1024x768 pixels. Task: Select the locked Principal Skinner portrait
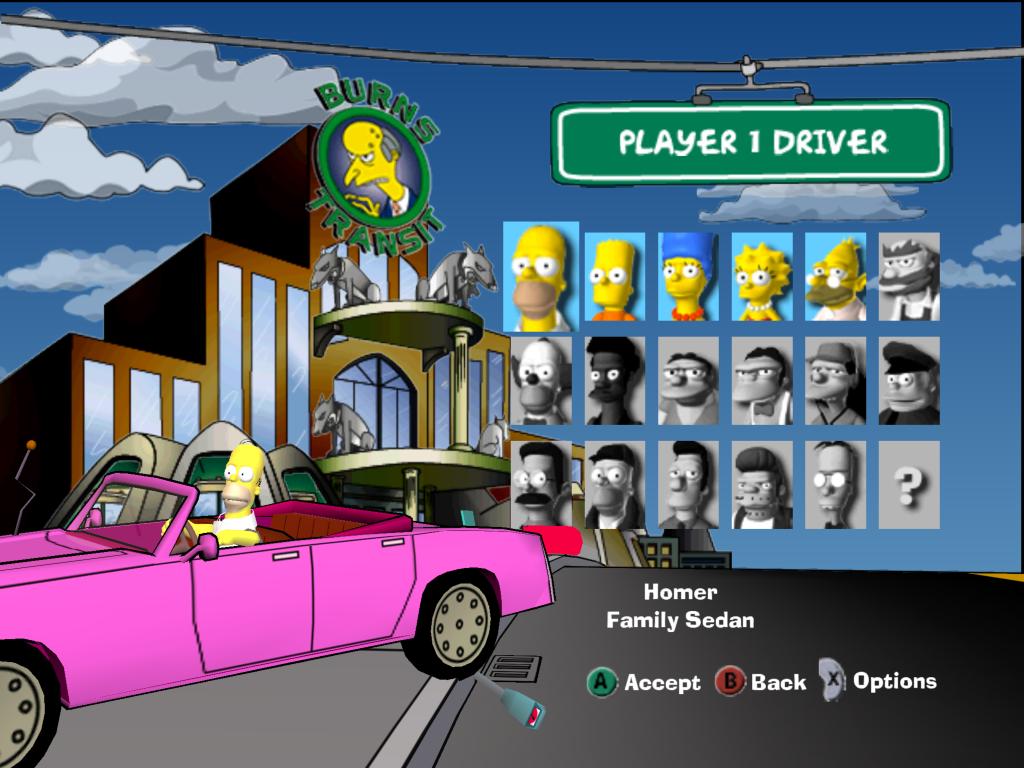click(688, 485)
